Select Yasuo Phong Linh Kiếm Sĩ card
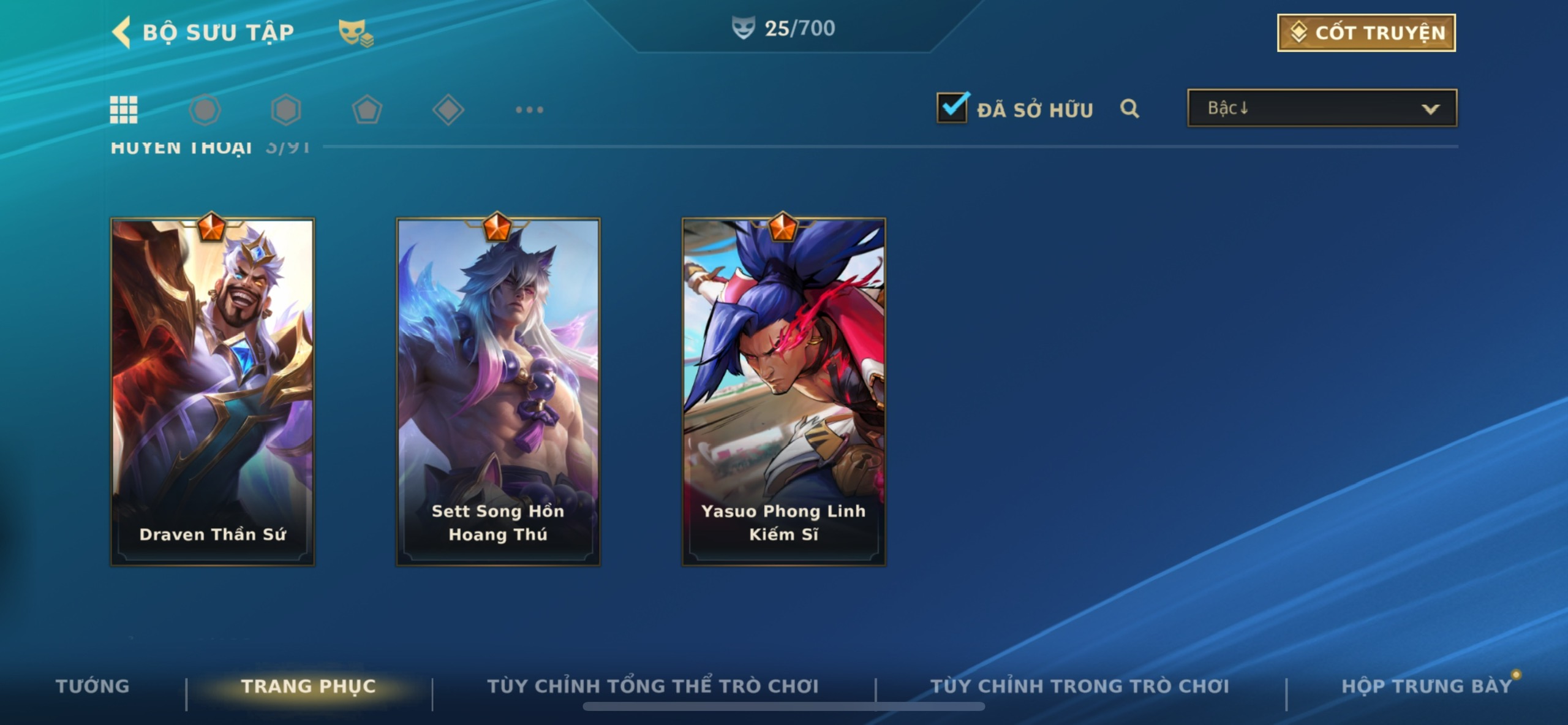Screen dimensions: 1568x725 coord(783,392)
